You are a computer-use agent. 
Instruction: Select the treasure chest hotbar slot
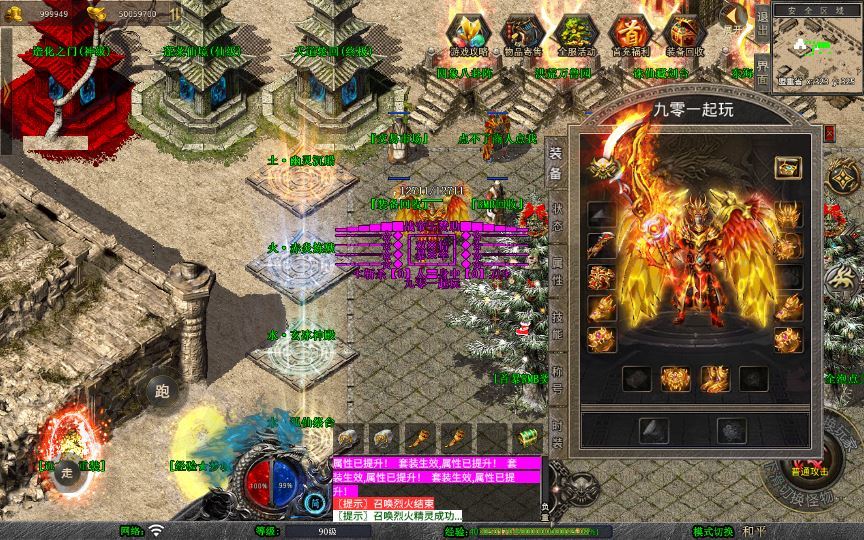point(526,436)
